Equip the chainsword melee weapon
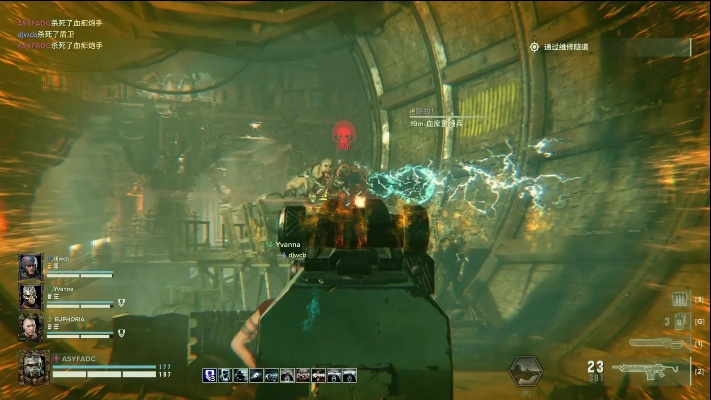The height and width of the screenshot is (400, 711). (655, 343)
